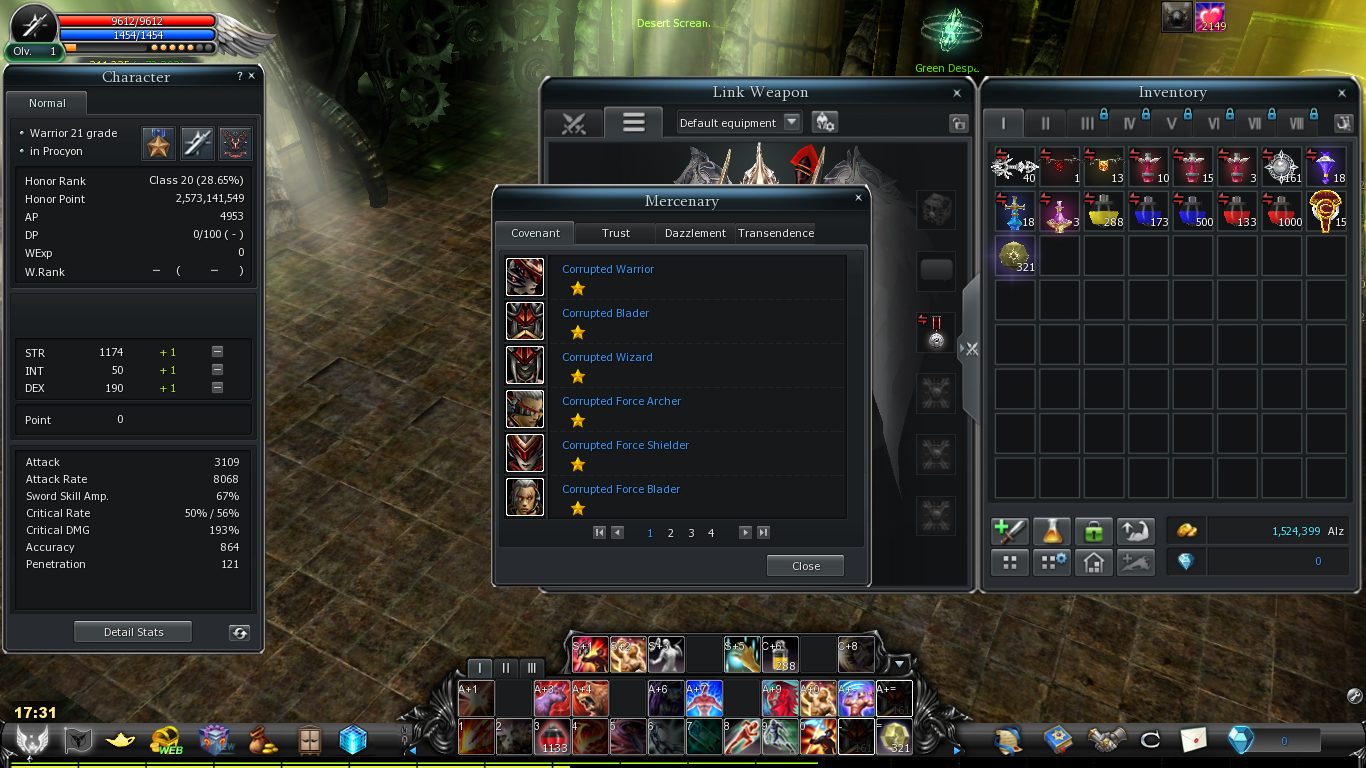Screen dimensions: 1366x768
Task: Close the Link Weapon window
Action: click(957, 93)
